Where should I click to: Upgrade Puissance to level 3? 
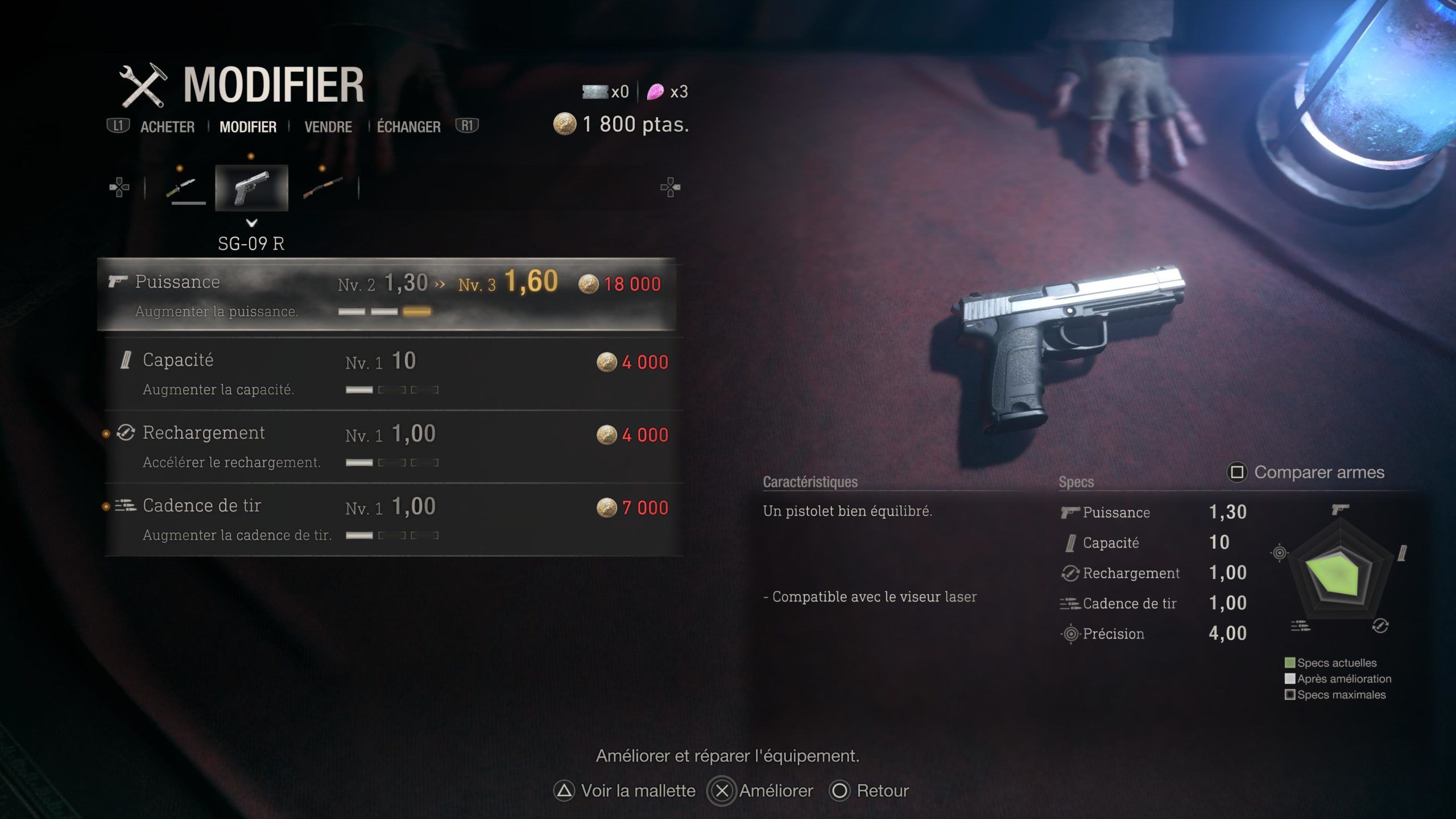click(387, 295)
